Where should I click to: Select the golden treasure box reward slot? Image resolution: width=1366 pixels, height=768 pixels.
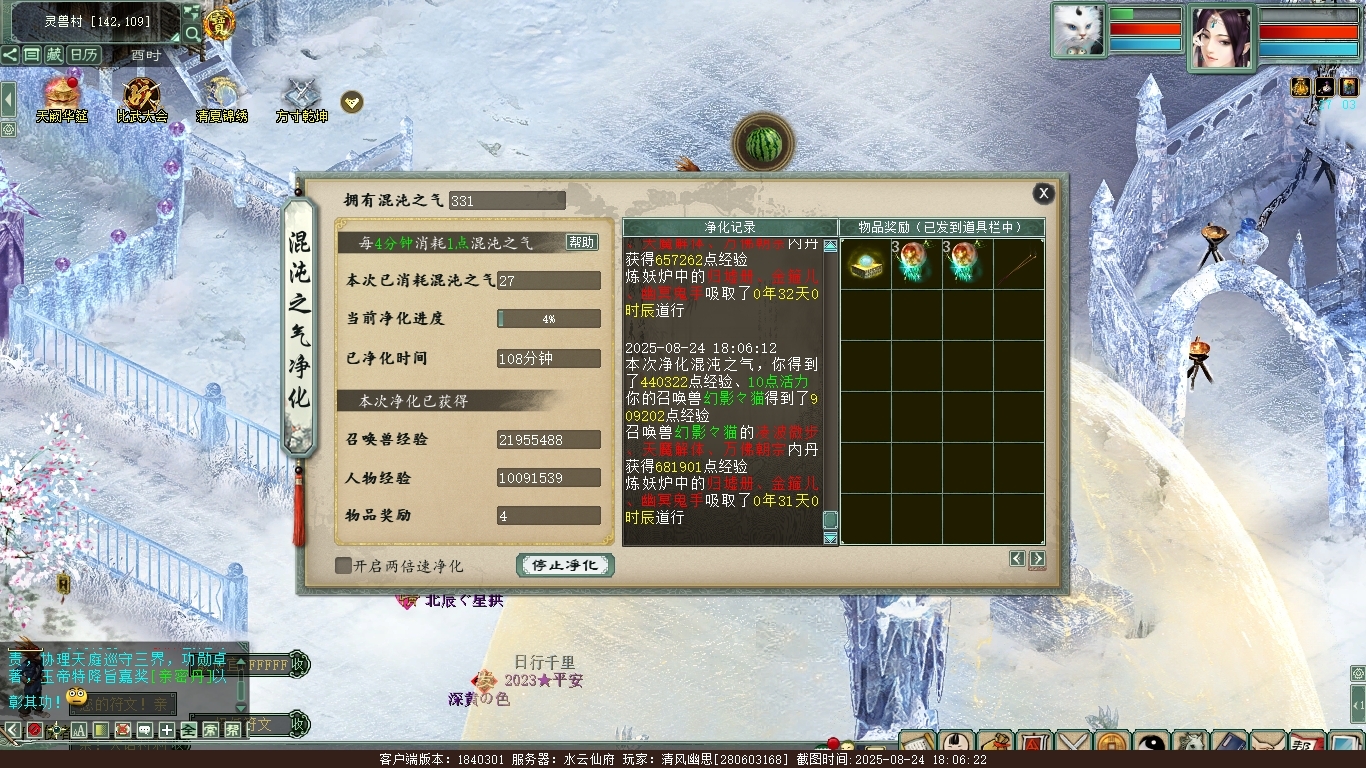pos(866,264)
